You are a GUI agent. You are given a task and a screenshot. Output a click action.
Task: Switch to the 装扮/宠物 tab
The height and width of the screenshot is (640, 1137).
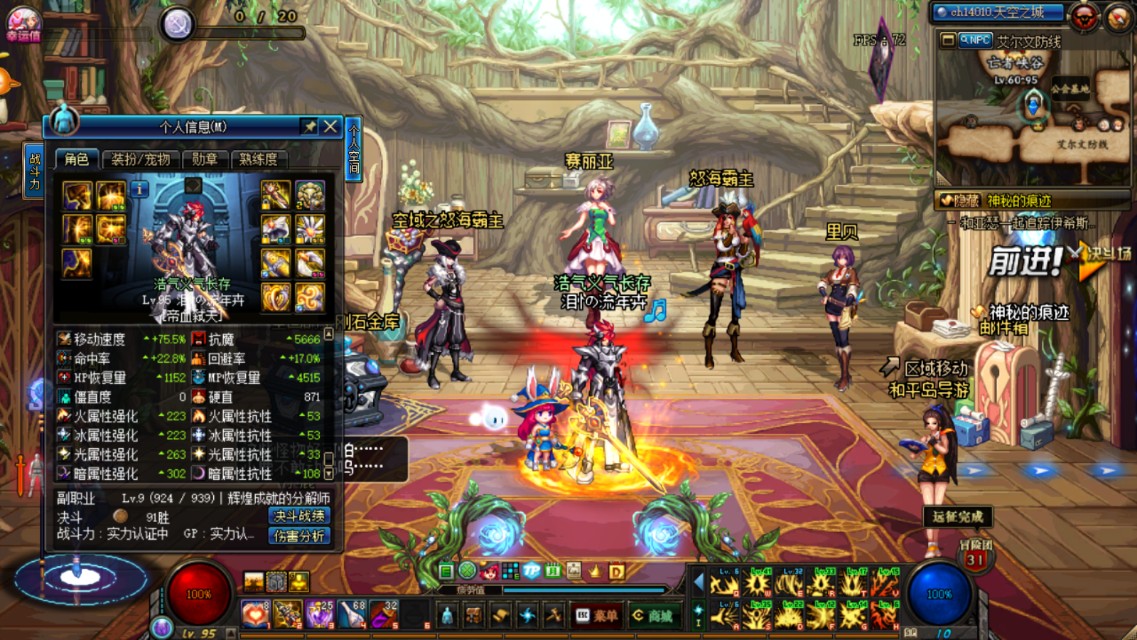140,159
